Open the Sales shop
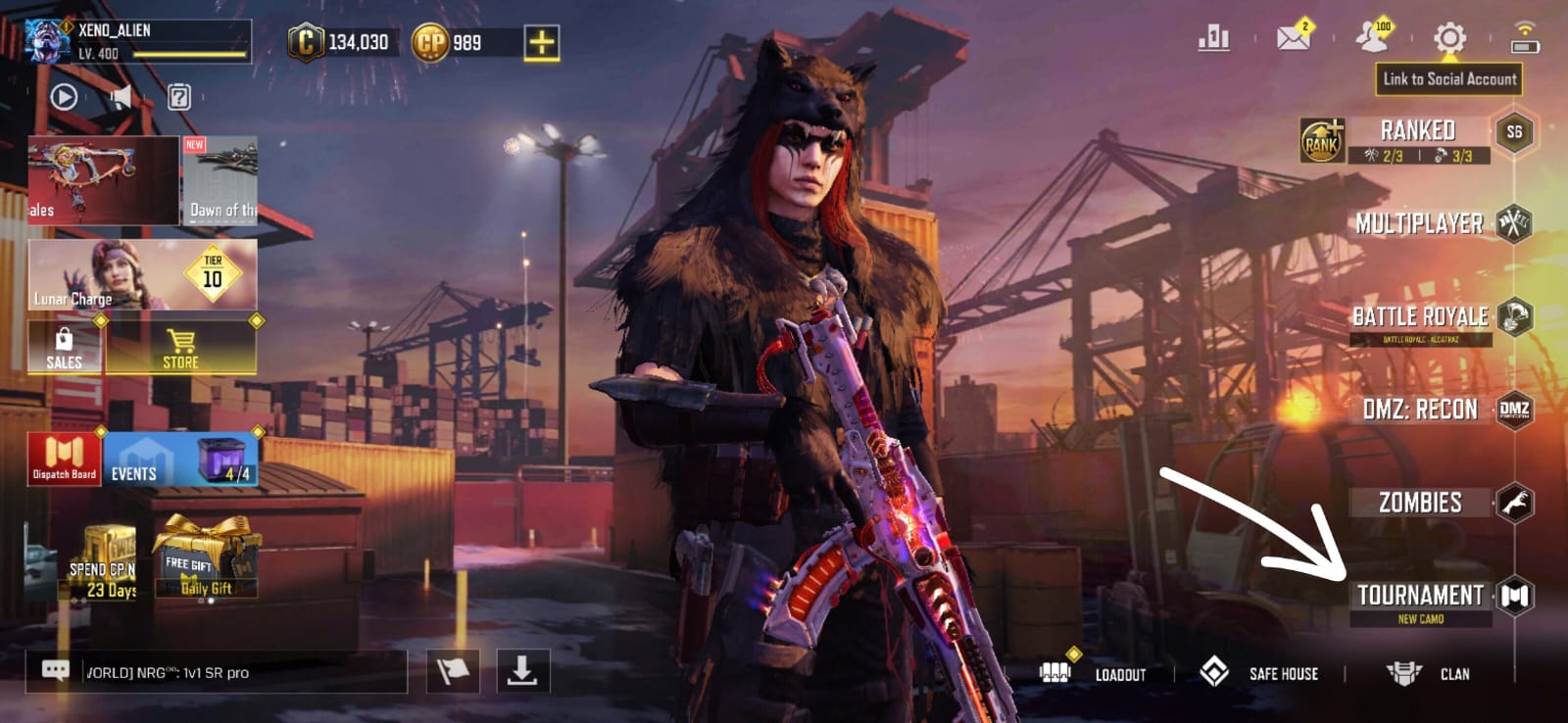This screenshot has height=723, width=1568. coord(64,349)
